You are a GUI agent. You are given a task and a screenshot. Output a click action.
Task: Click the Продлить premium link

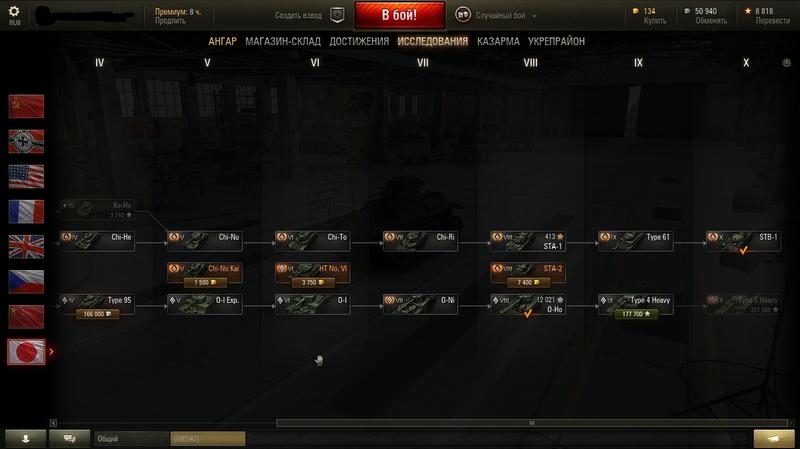[170, 21]
